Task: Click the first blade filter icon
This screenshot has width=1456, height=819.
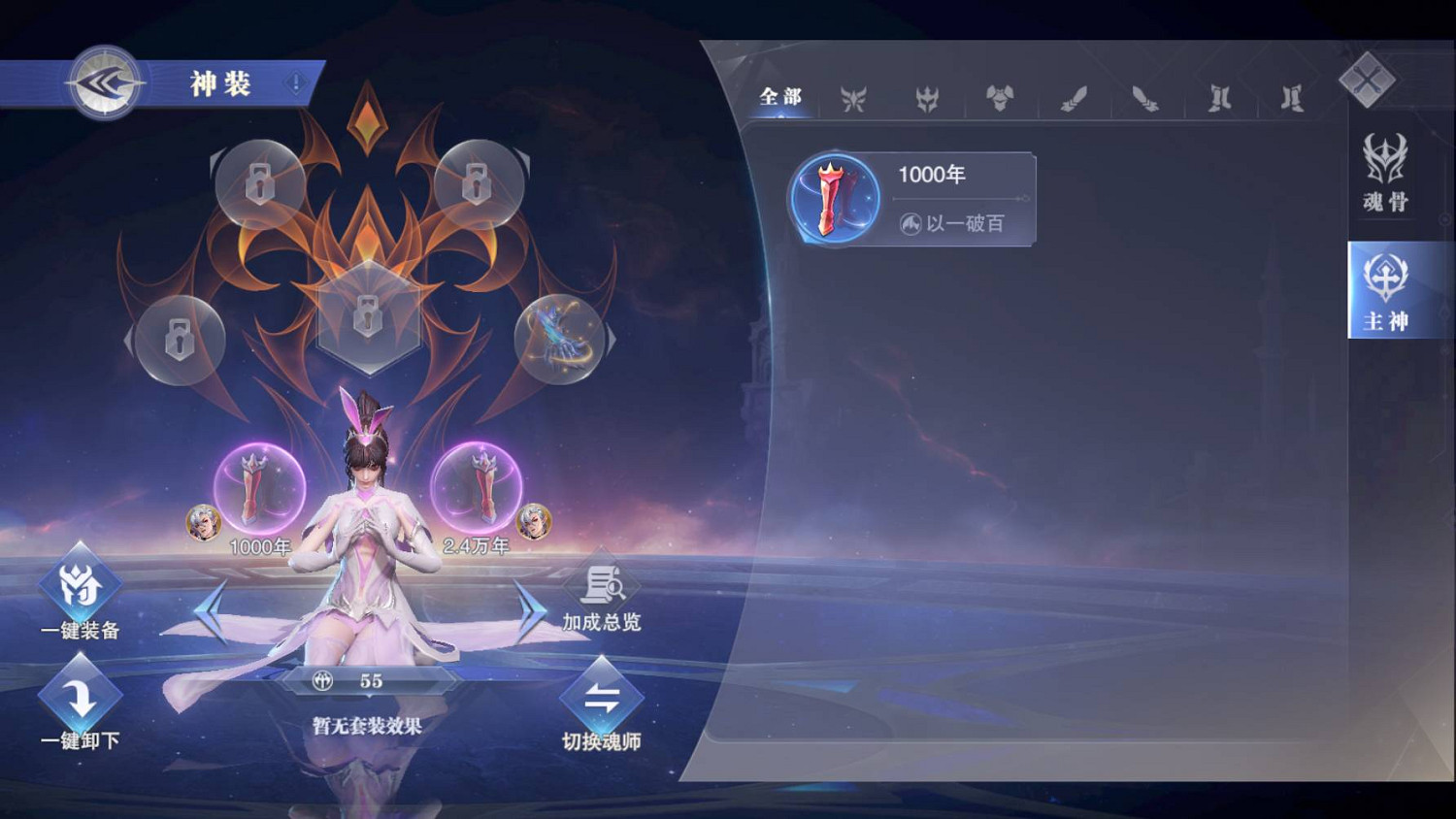Action: [x=1073, y=98]
